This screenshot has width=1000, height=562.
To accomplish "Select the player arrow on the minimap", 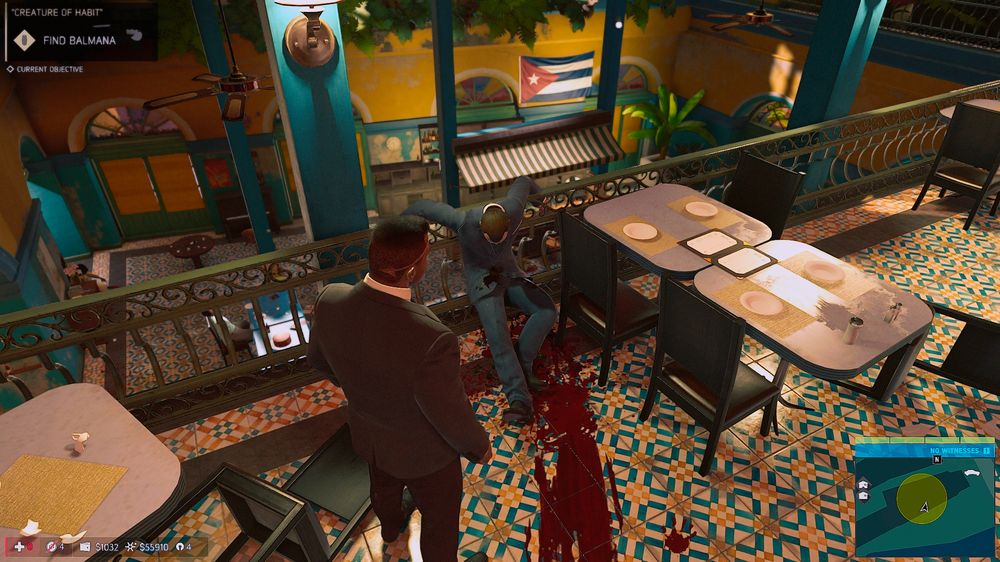I will 926,507.
